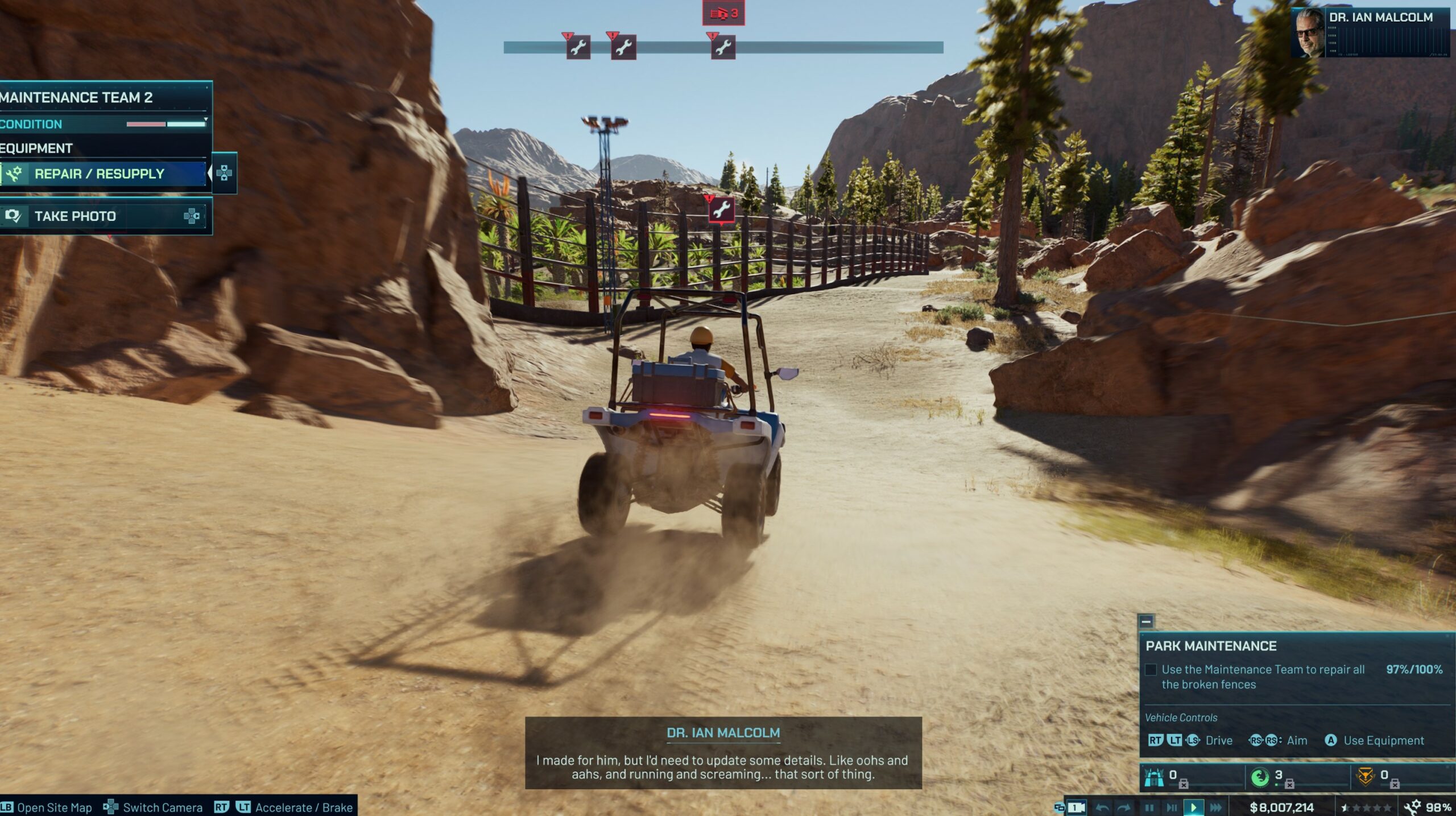Activate the triple-arrow fast forward speed

pos(1216,807)
